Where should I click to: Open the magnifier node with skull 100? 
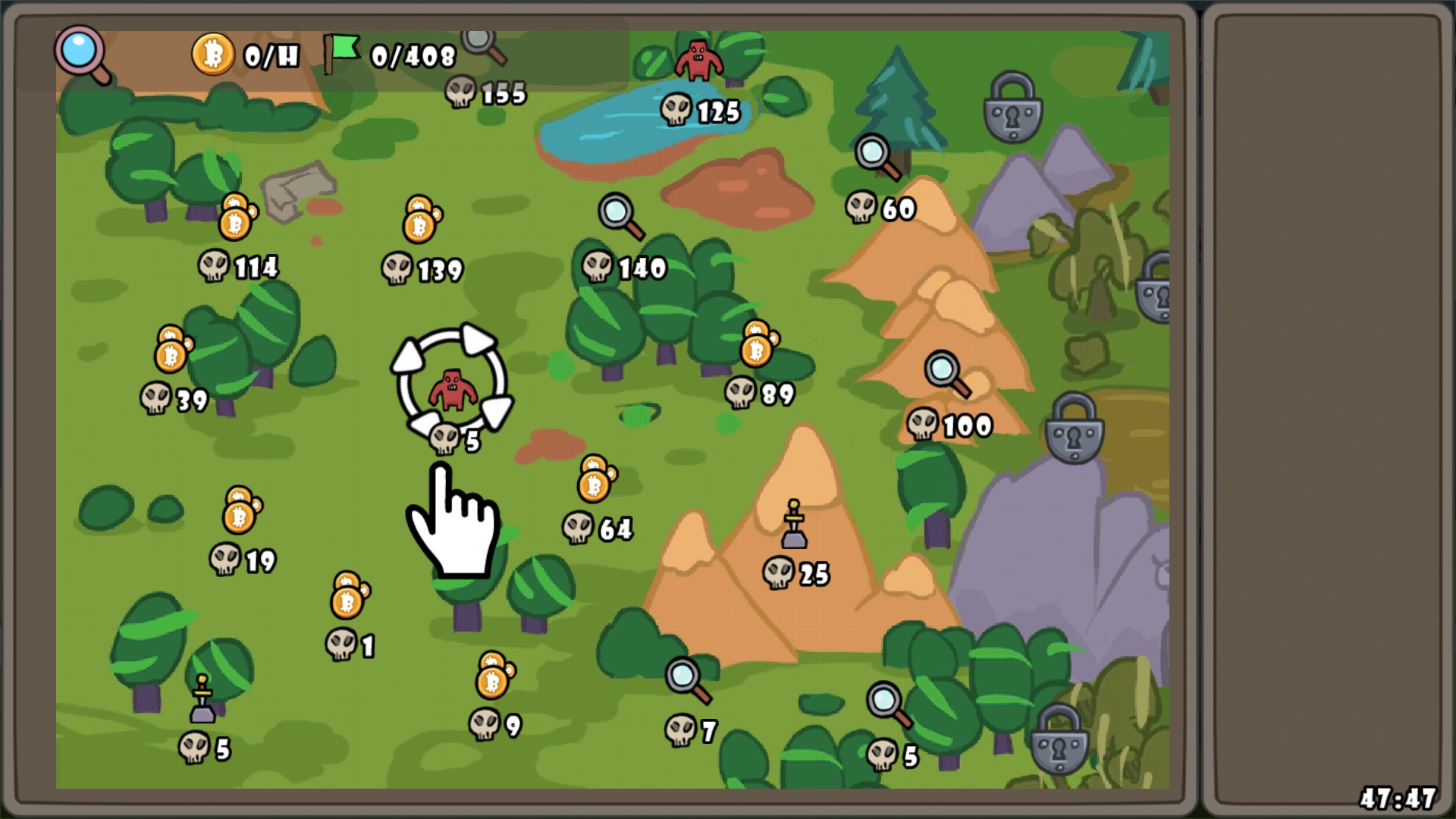(x=946, y=374)
